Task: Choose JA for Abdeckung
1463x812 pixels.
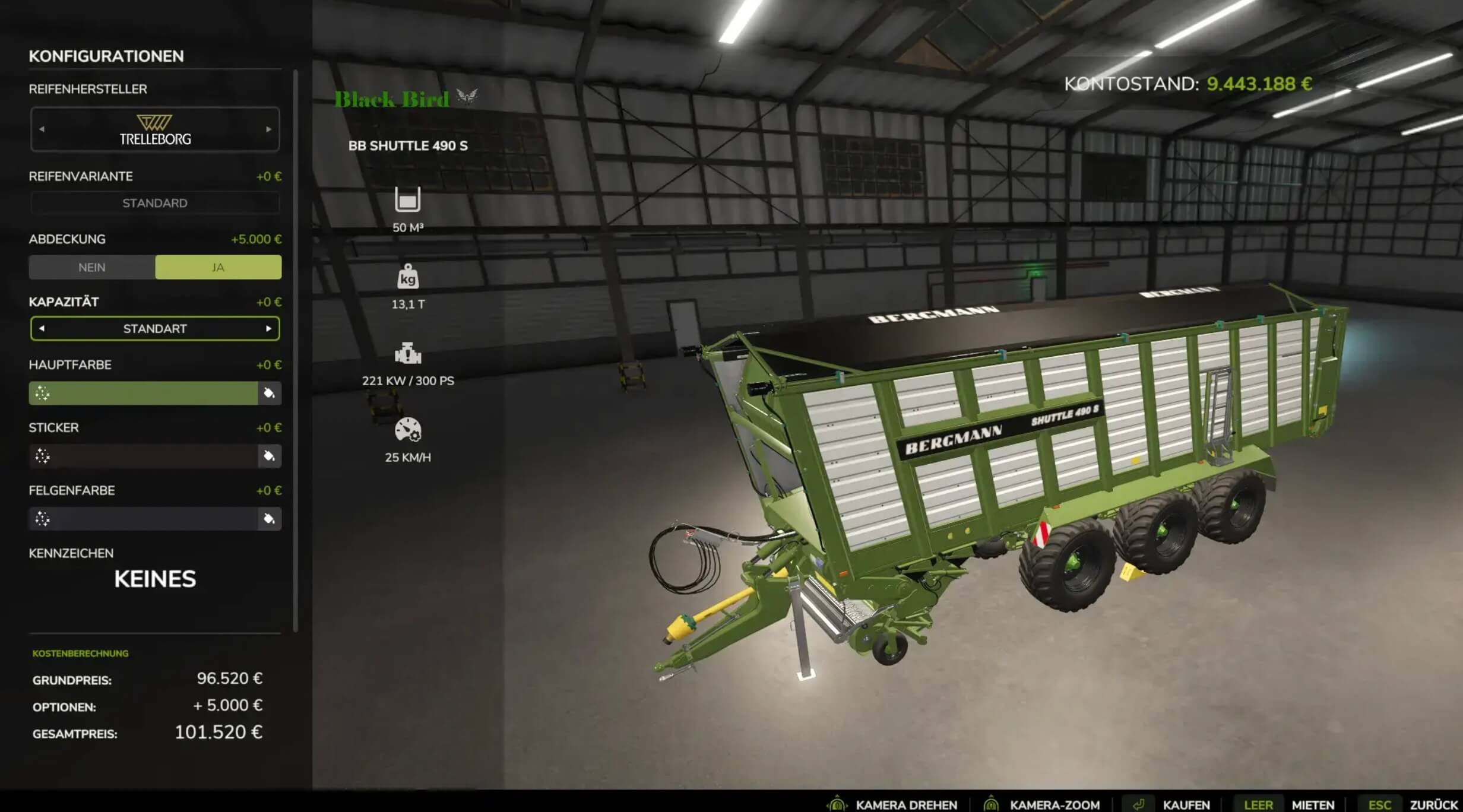Action: point(218,268)
